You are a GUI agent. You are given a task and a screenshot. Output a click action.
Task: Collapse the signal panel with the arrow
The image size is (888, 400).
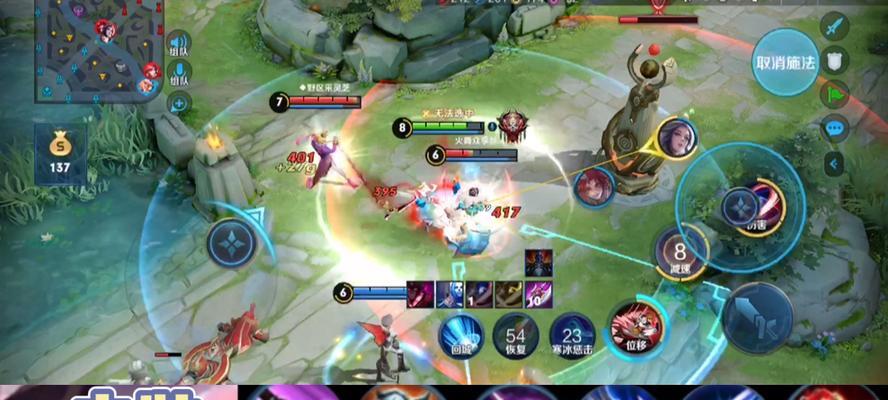[834, 163]
